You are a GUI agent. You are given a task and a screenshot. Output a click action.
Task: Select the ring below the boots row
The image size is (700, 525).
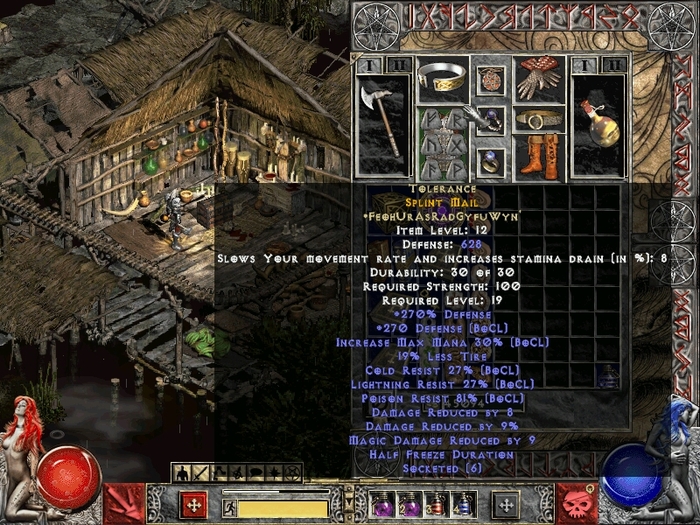(491, 160)
